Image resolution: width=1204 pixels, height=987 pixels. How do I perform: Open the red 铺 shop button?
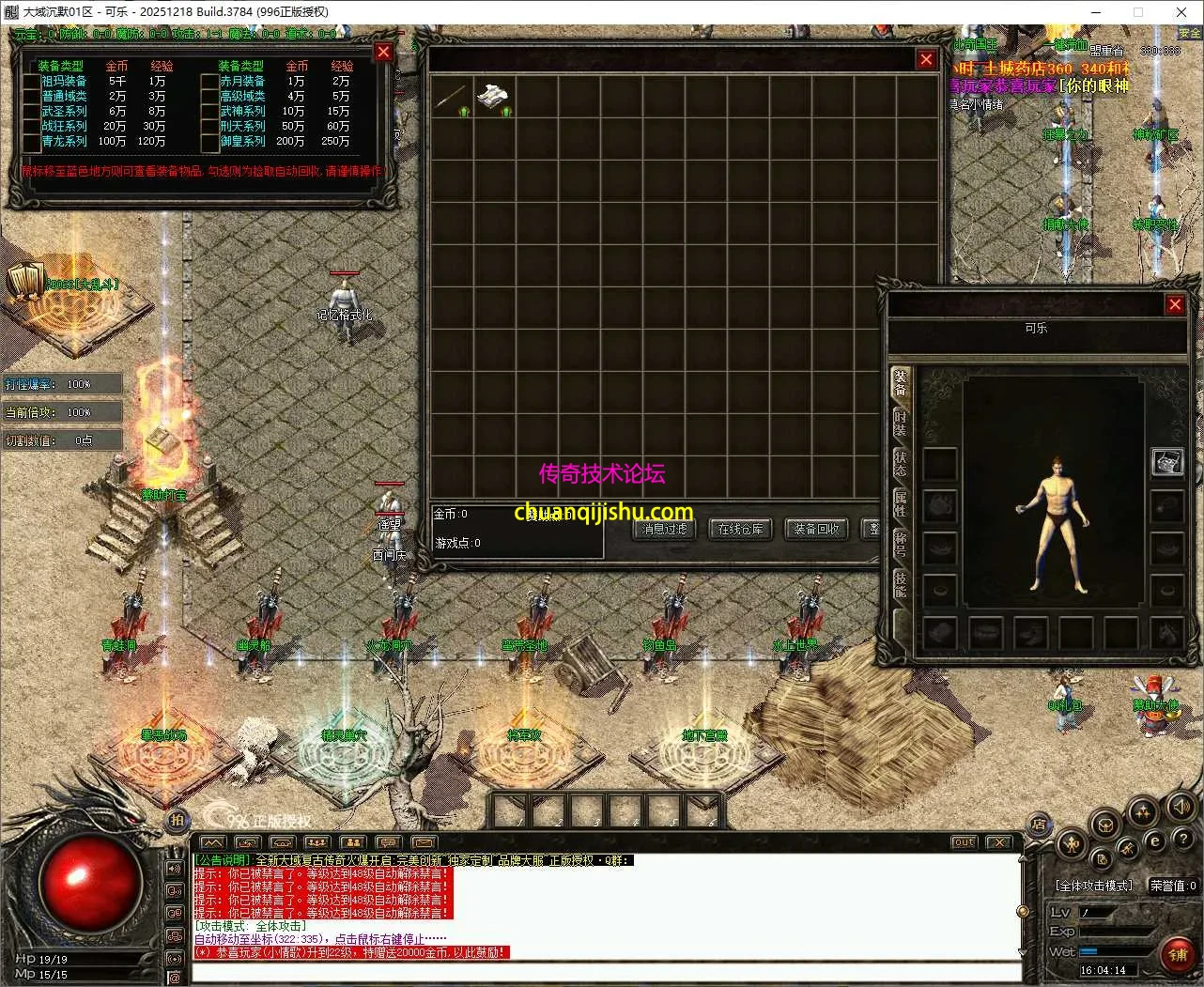[x=1178, y=956]
